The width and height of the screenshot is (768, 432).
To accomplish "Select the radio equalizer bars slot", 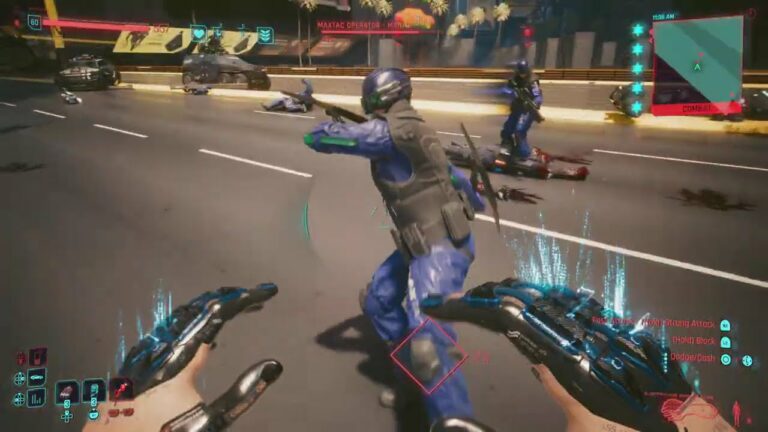I will (36, 397).
